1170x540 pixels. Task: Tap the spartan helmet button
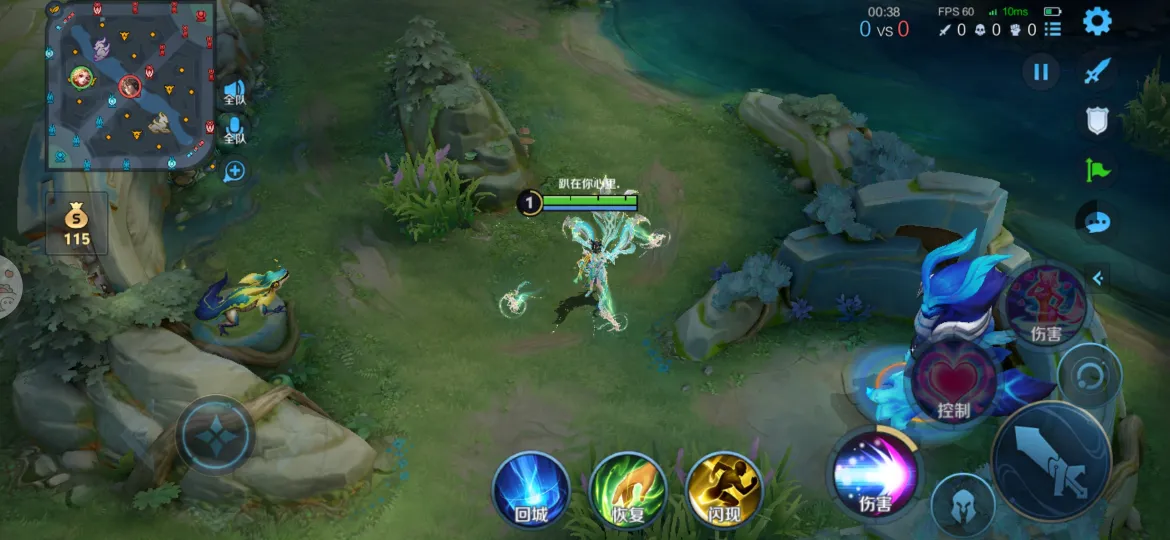tap(962, 505)
